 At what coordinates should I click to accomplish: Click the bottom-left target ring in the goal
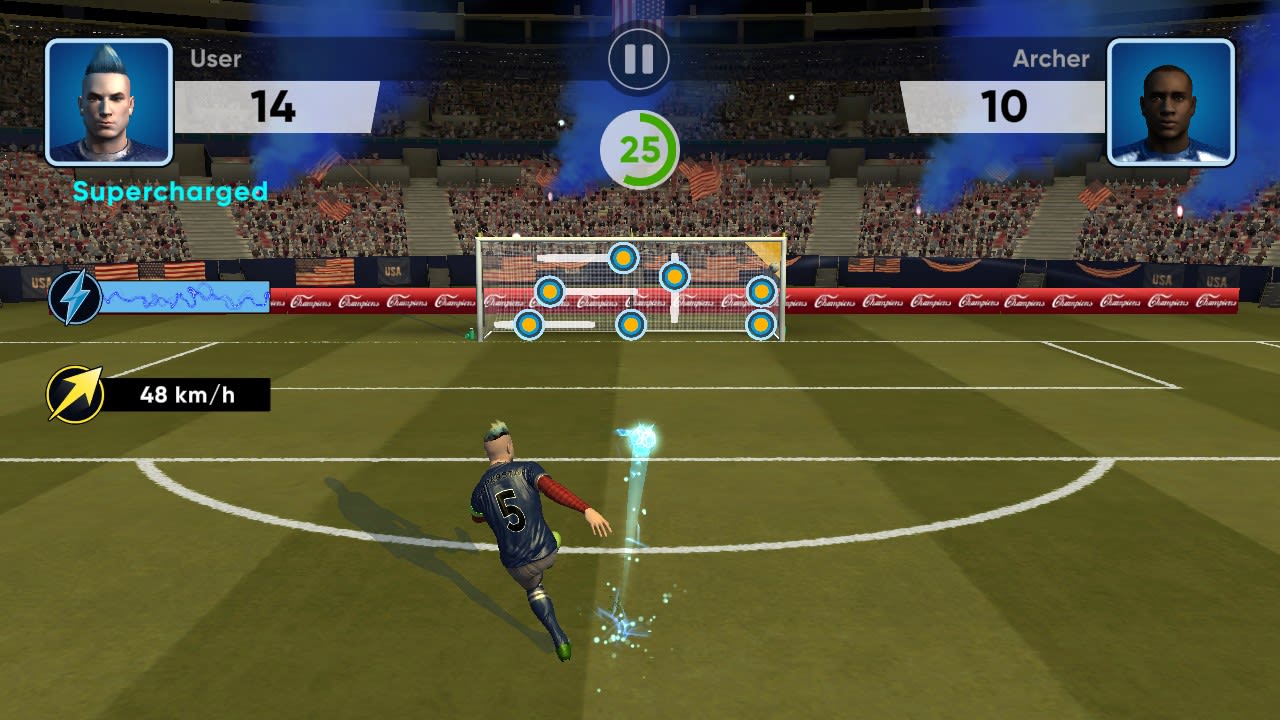pos(529,325)
